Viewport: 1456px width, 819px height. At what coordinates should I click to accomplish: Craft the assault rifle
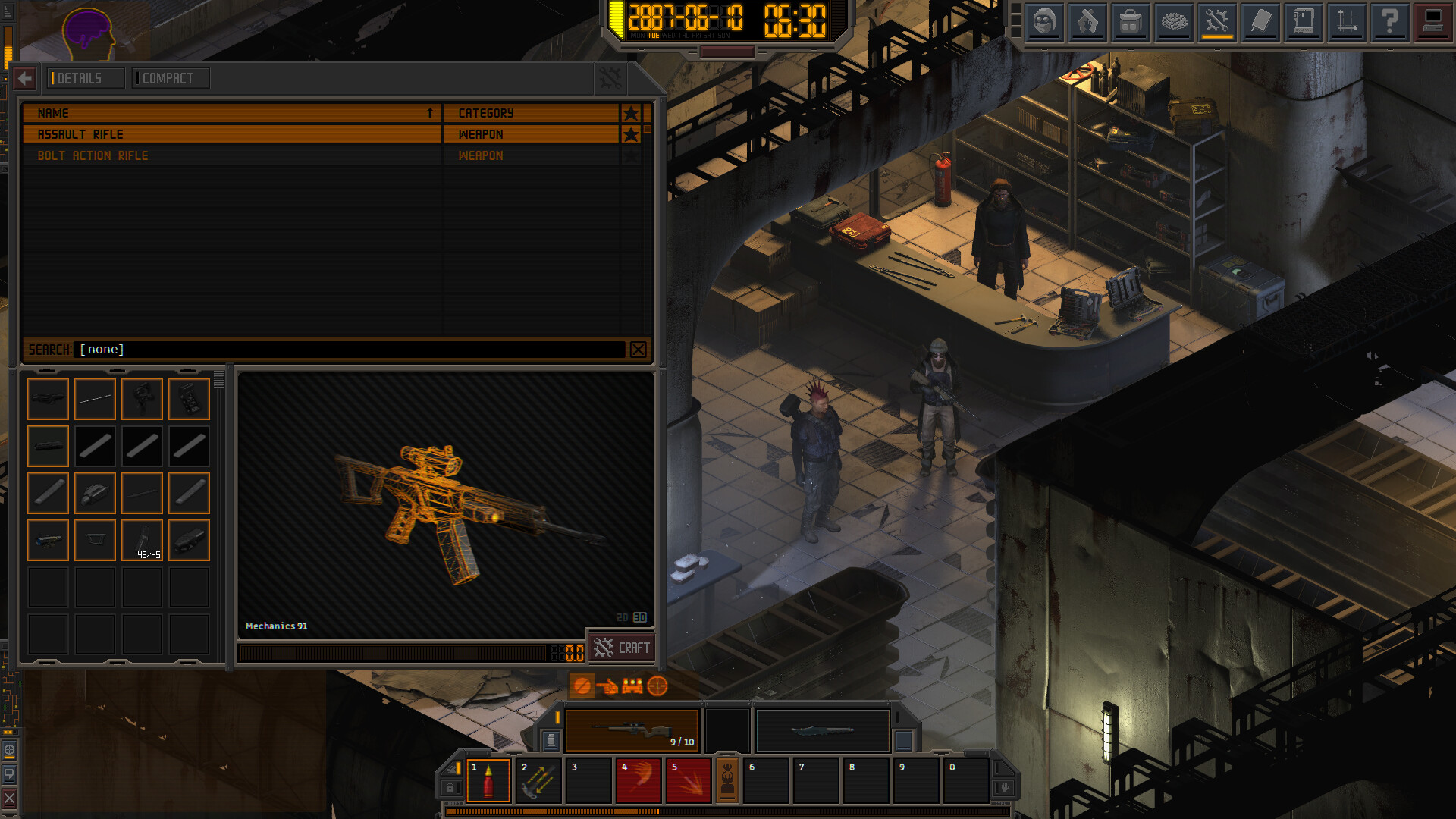click(623, 648)
